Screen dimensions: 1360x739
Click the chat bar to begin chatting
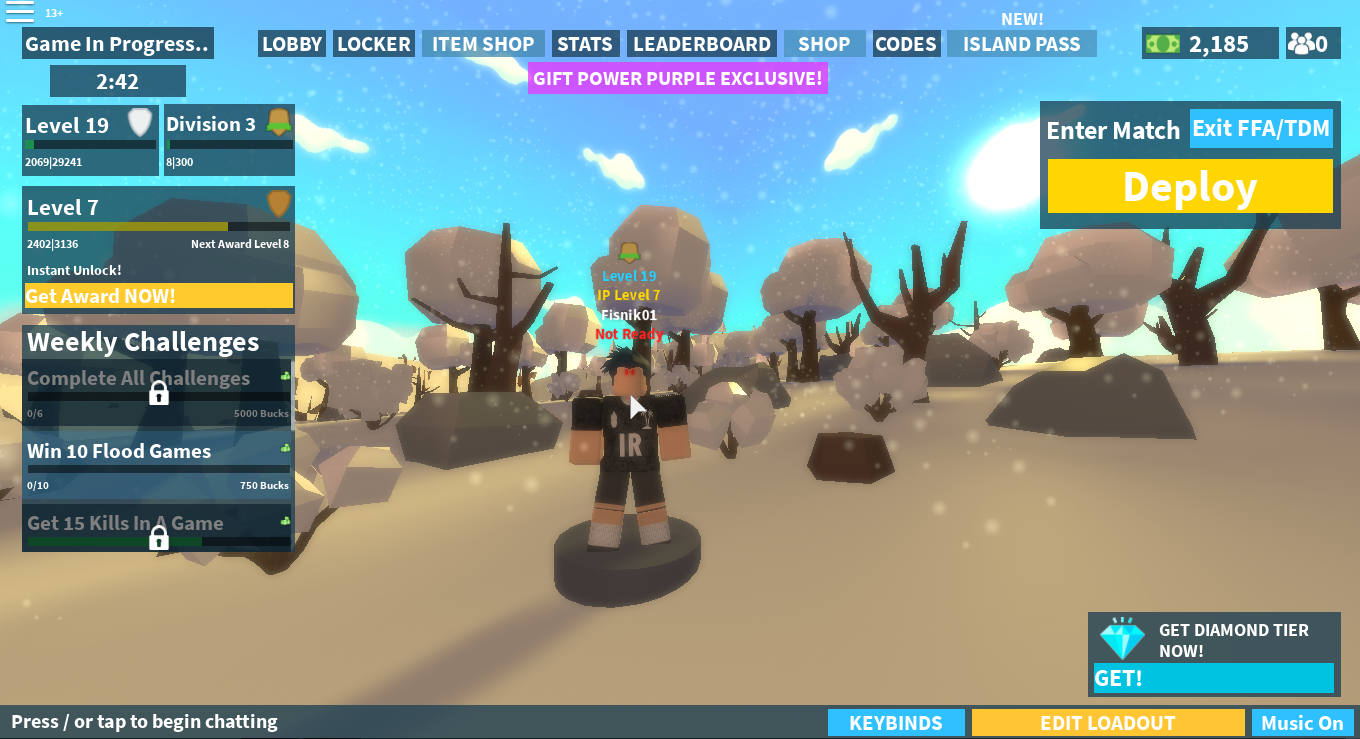[x=145, y=722]
